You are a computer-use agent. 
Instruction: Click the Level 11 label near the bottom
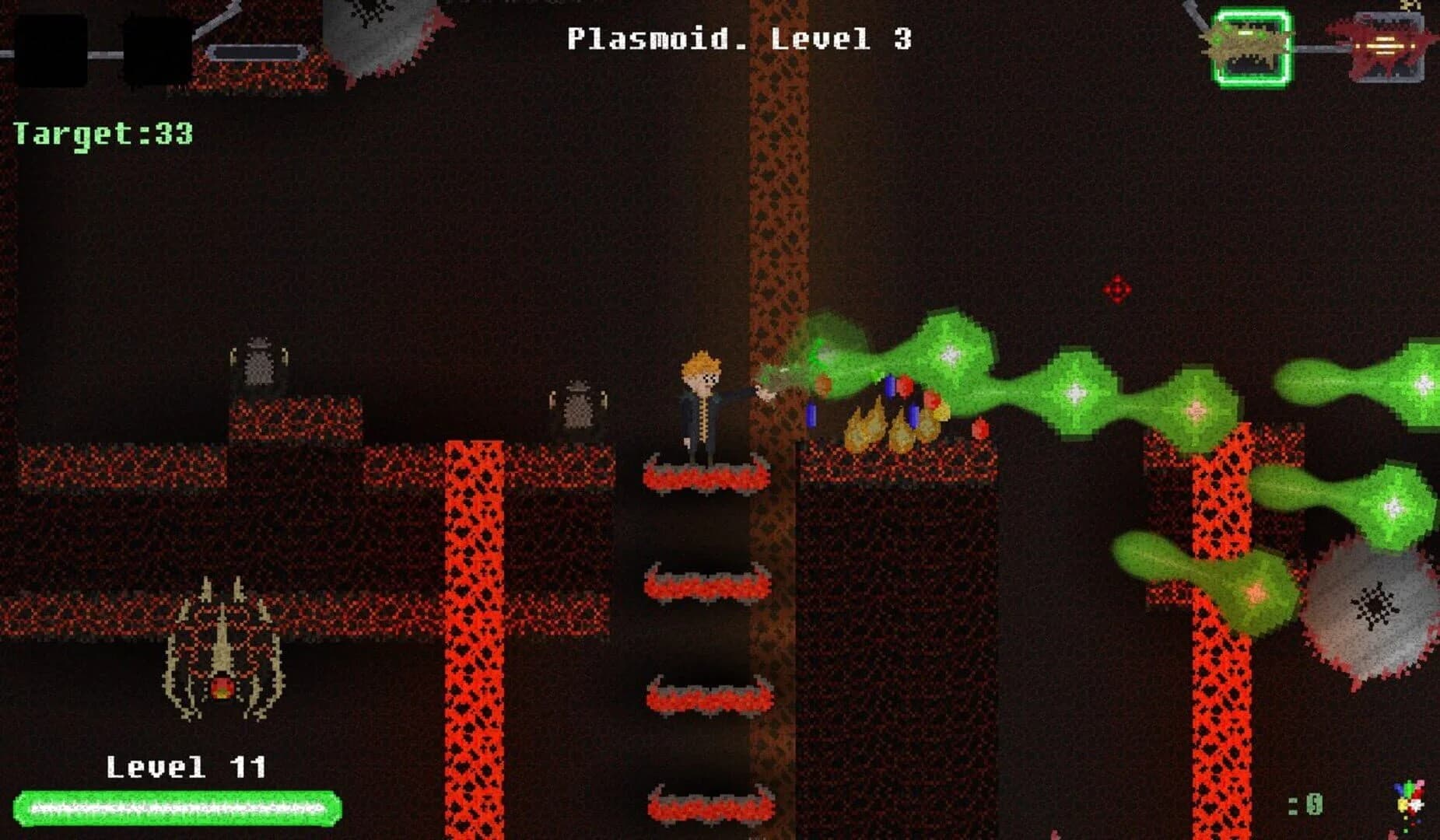(x=187, y=766)
